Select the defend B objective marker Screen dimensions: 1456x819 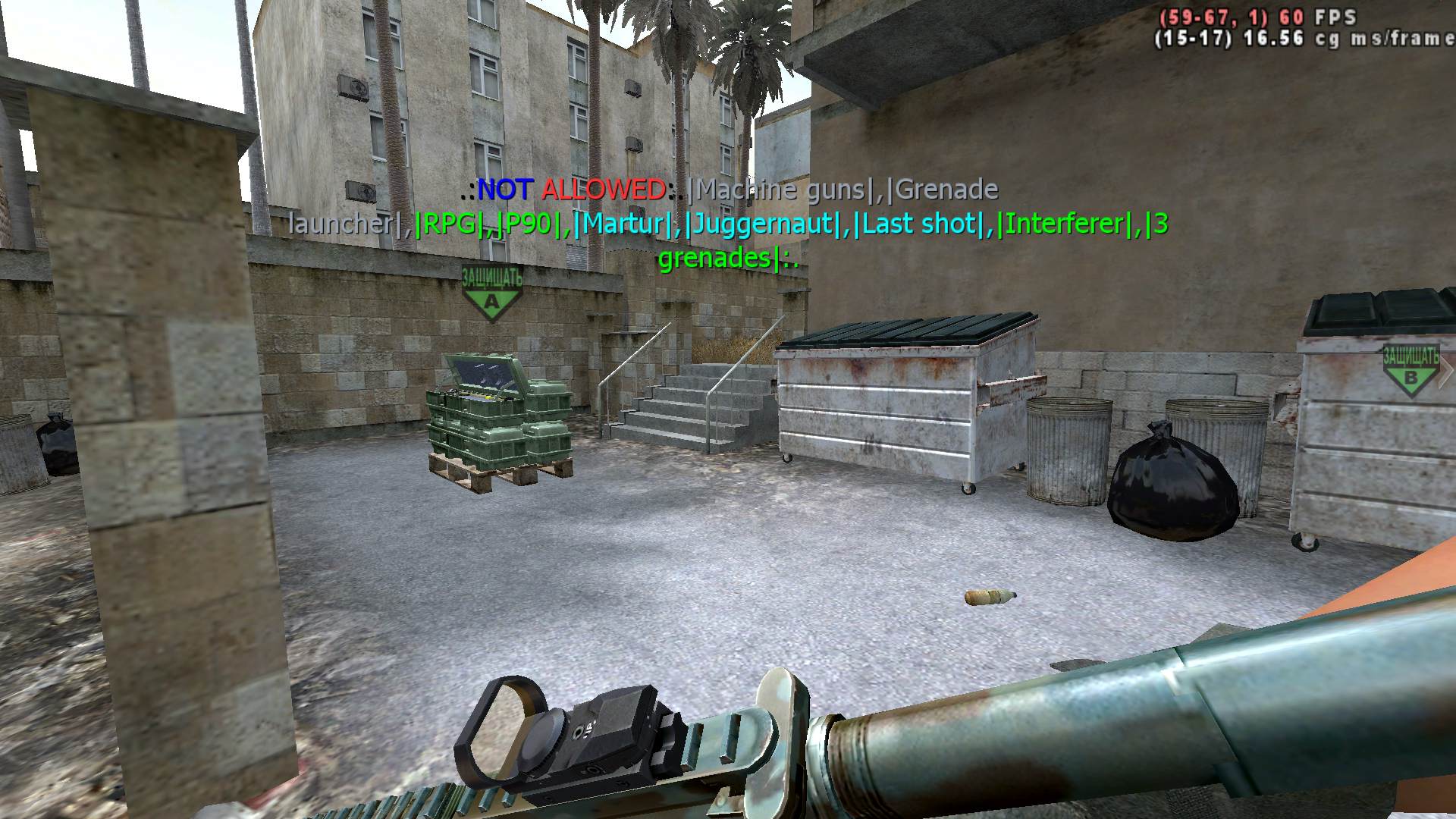click(1410, 370)
